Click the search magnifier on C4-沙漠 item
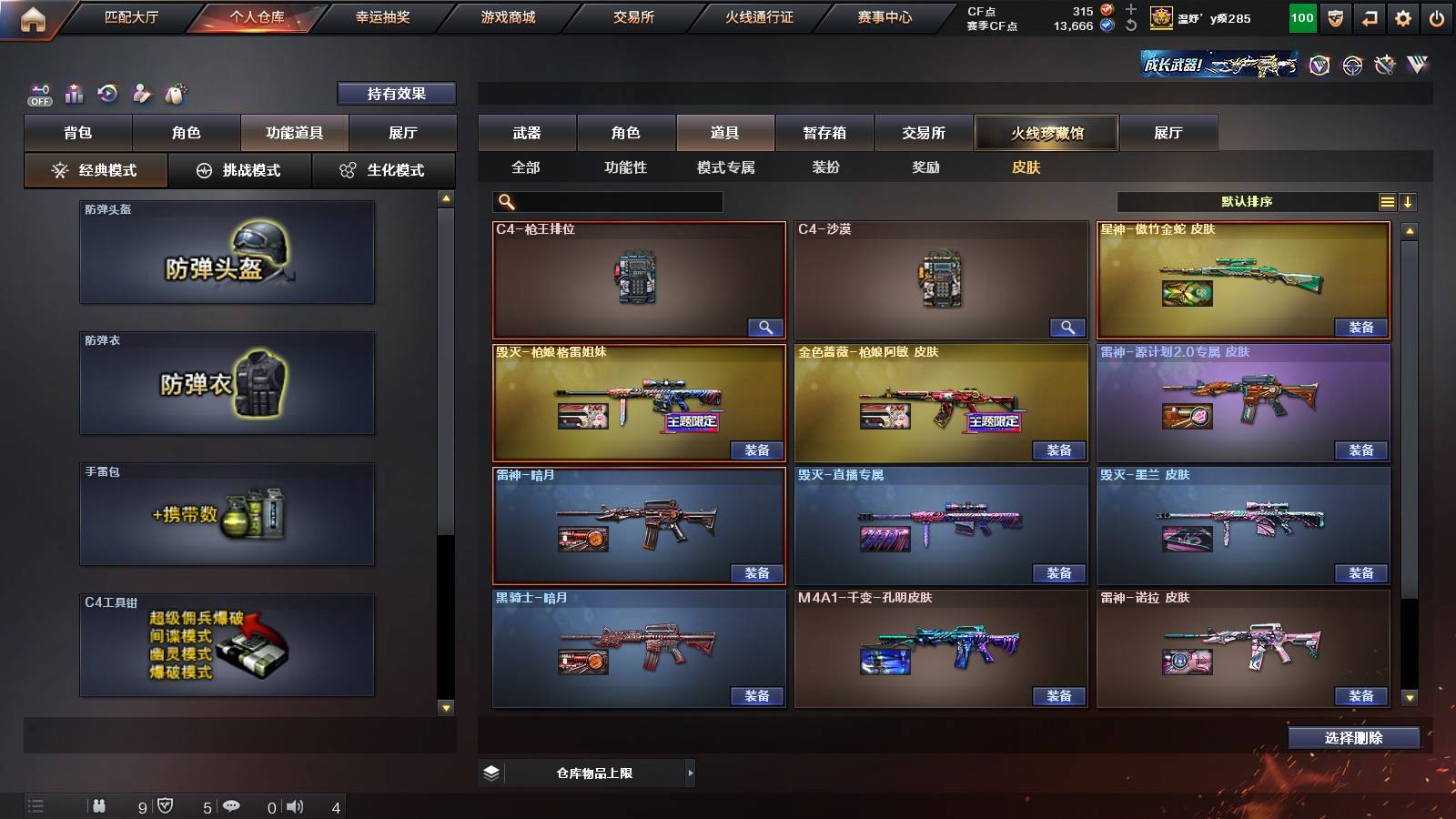The height and width of the screenshot is (819, 1456). pos(1067,327)
